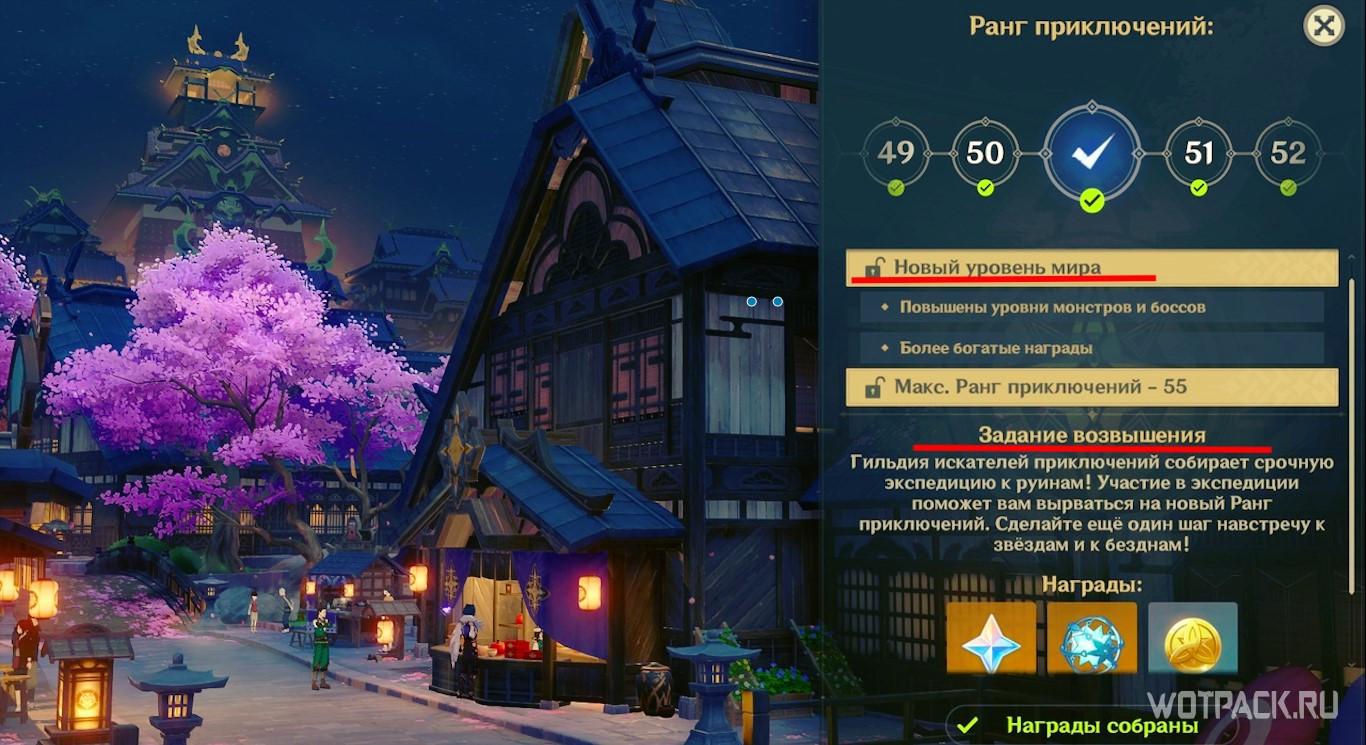Click the 'Новый уровень мира' row
Viewport: 1366px width, 745px height.
(x=1092, y=268)
